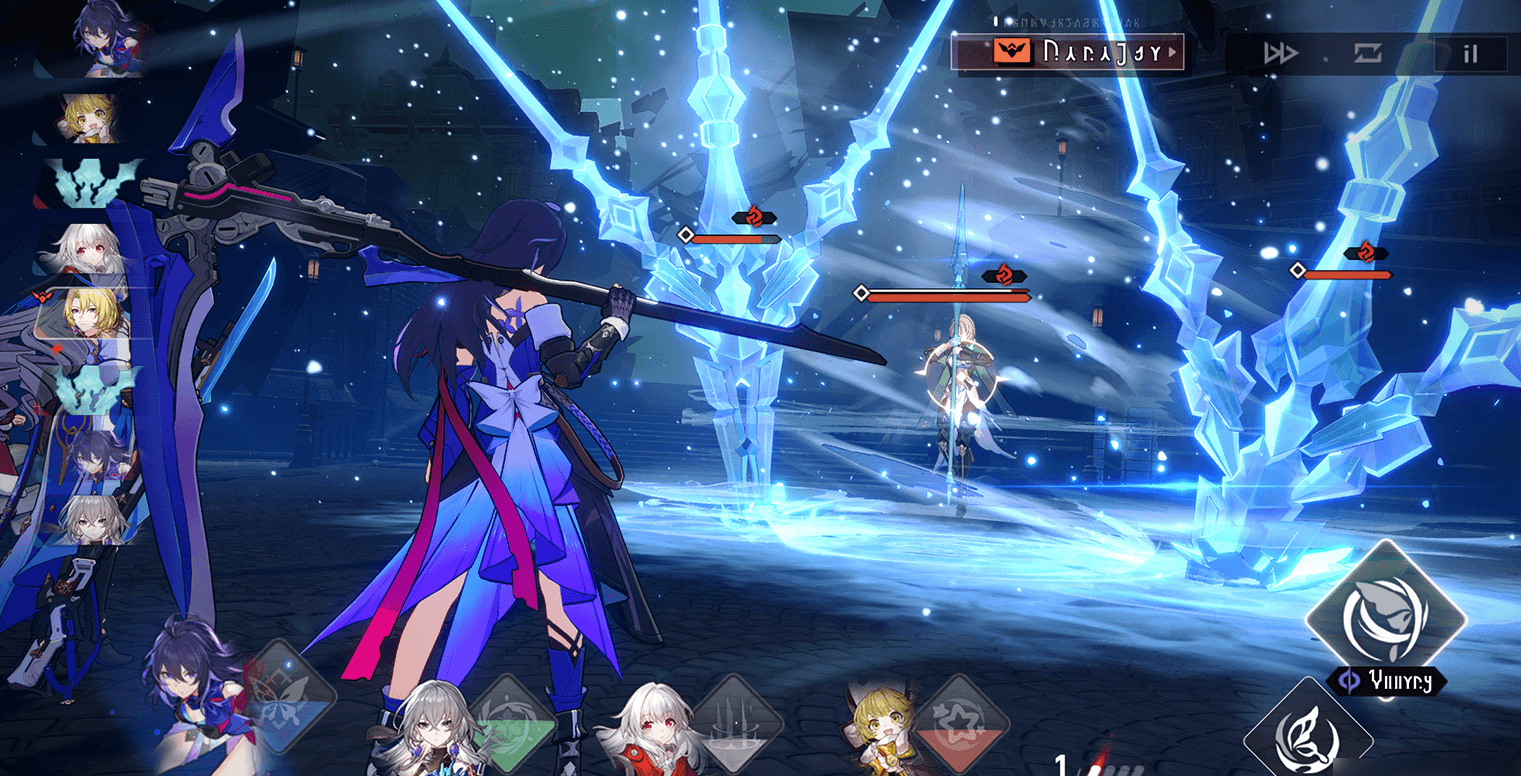Pause the battle

(x=1469, y=54)
